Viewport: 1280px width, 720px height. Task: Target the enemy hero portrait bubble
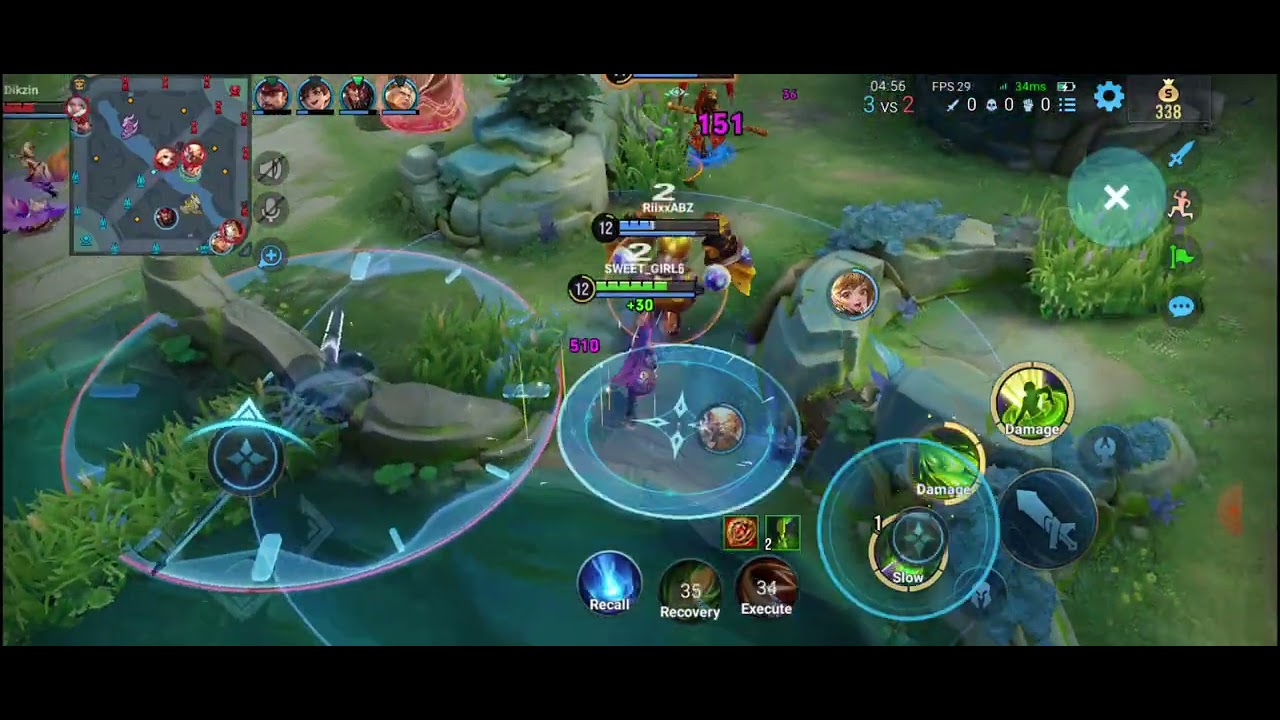853,294
